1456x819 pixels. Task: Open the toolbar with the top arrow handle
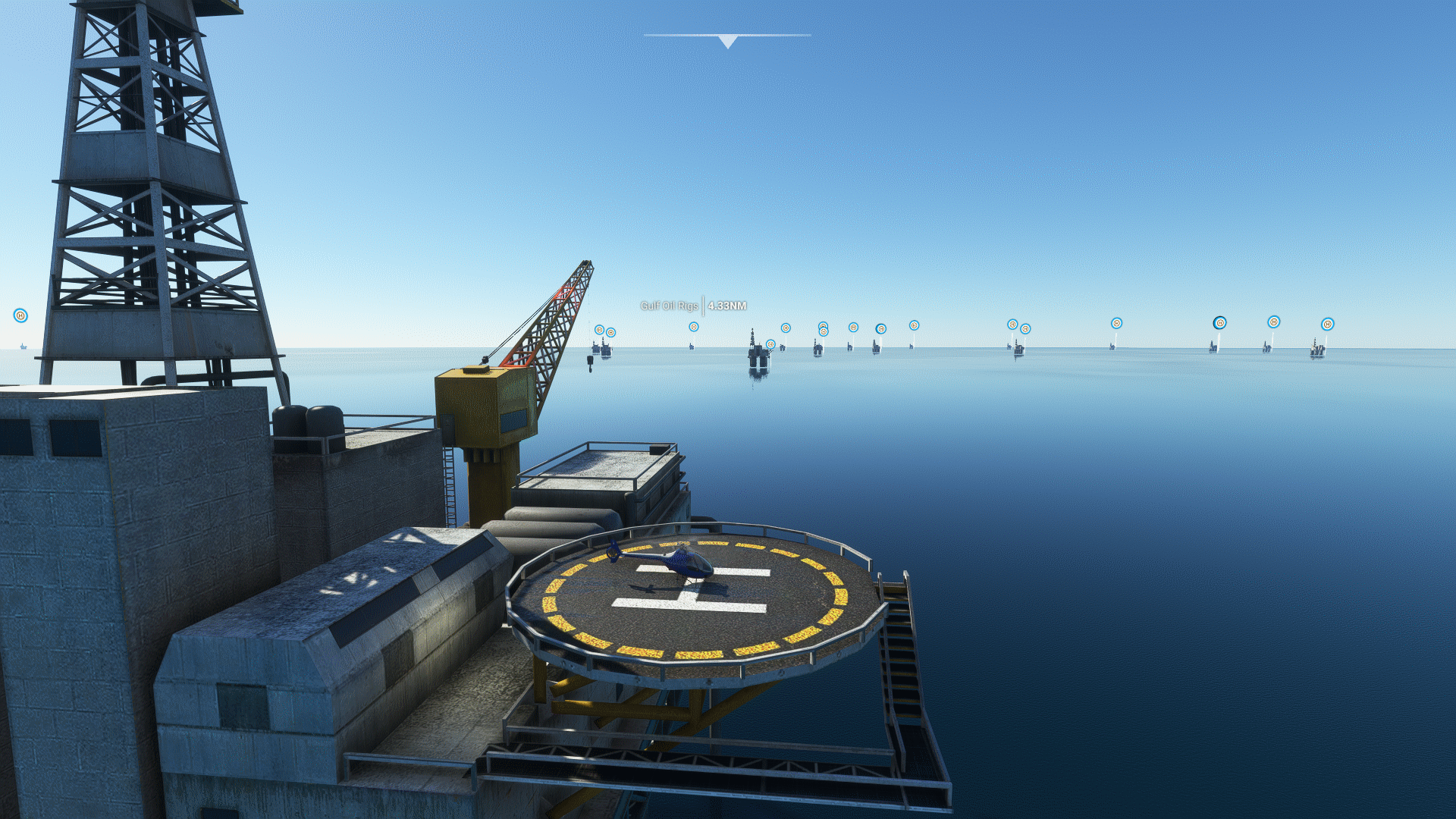coord(727,41)
